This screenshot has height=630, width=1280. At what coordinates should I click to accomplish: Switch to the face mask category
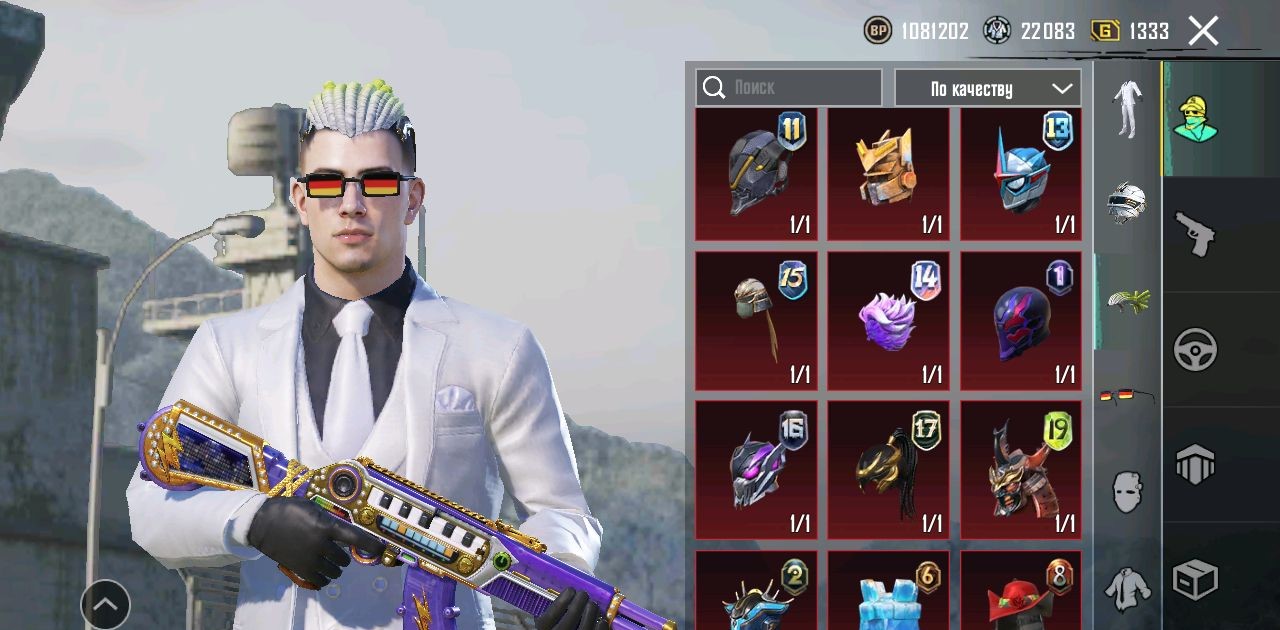1127,492
